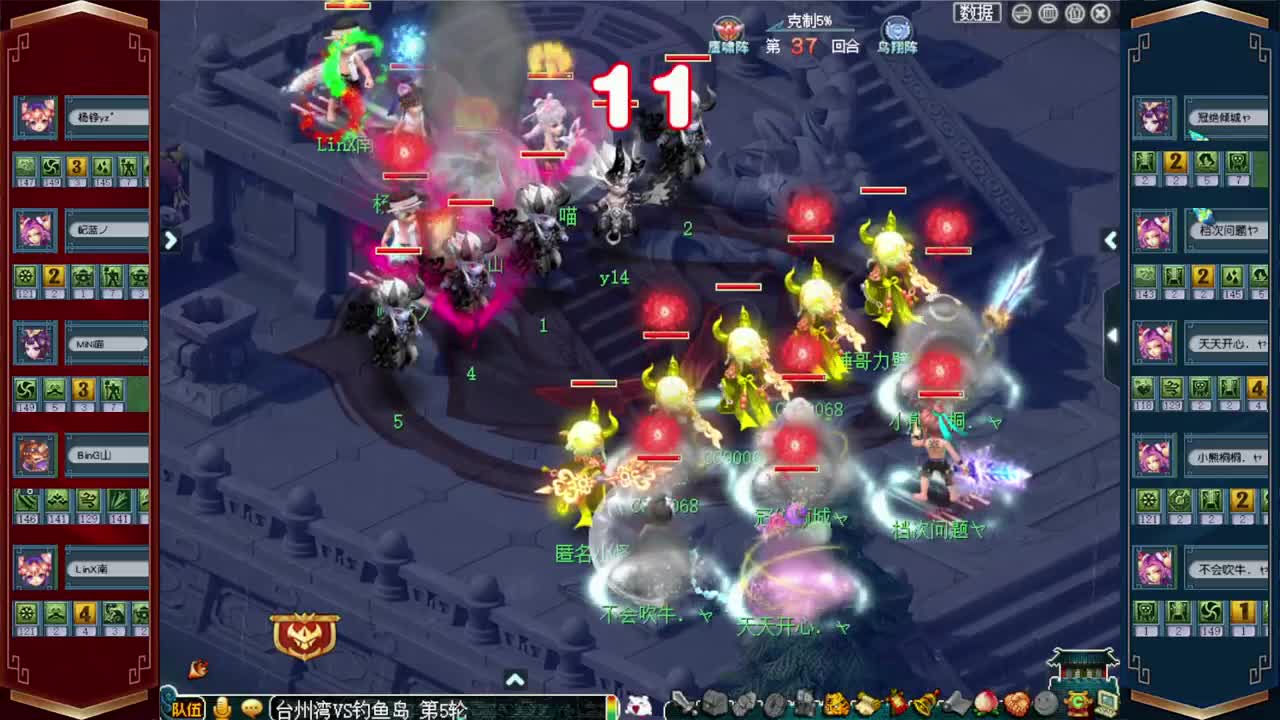The width and height of the screenshot is (1280, 720).
Task: Click the panda emote icon beside the item tray
Action: click(x=637, y=706)
